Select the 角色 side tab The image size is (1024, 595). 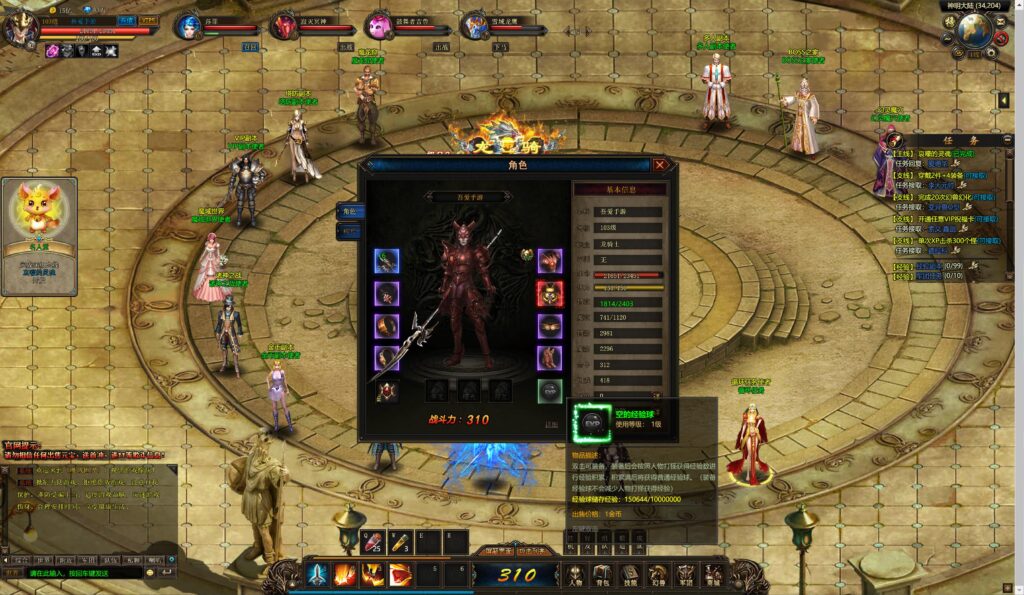pos(349,211)
